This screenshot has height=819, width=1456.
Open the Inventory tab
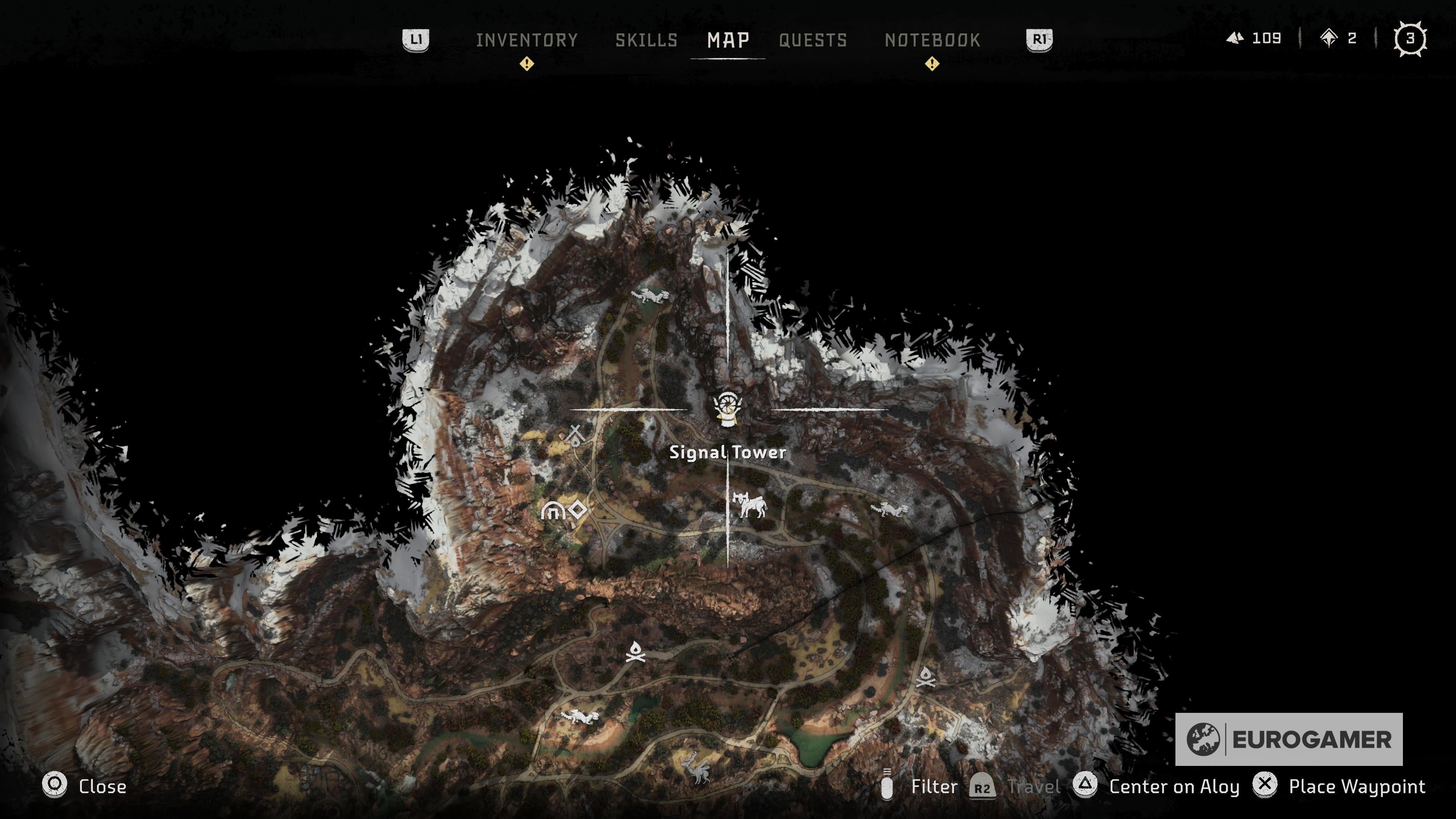(x=527, y=40)
